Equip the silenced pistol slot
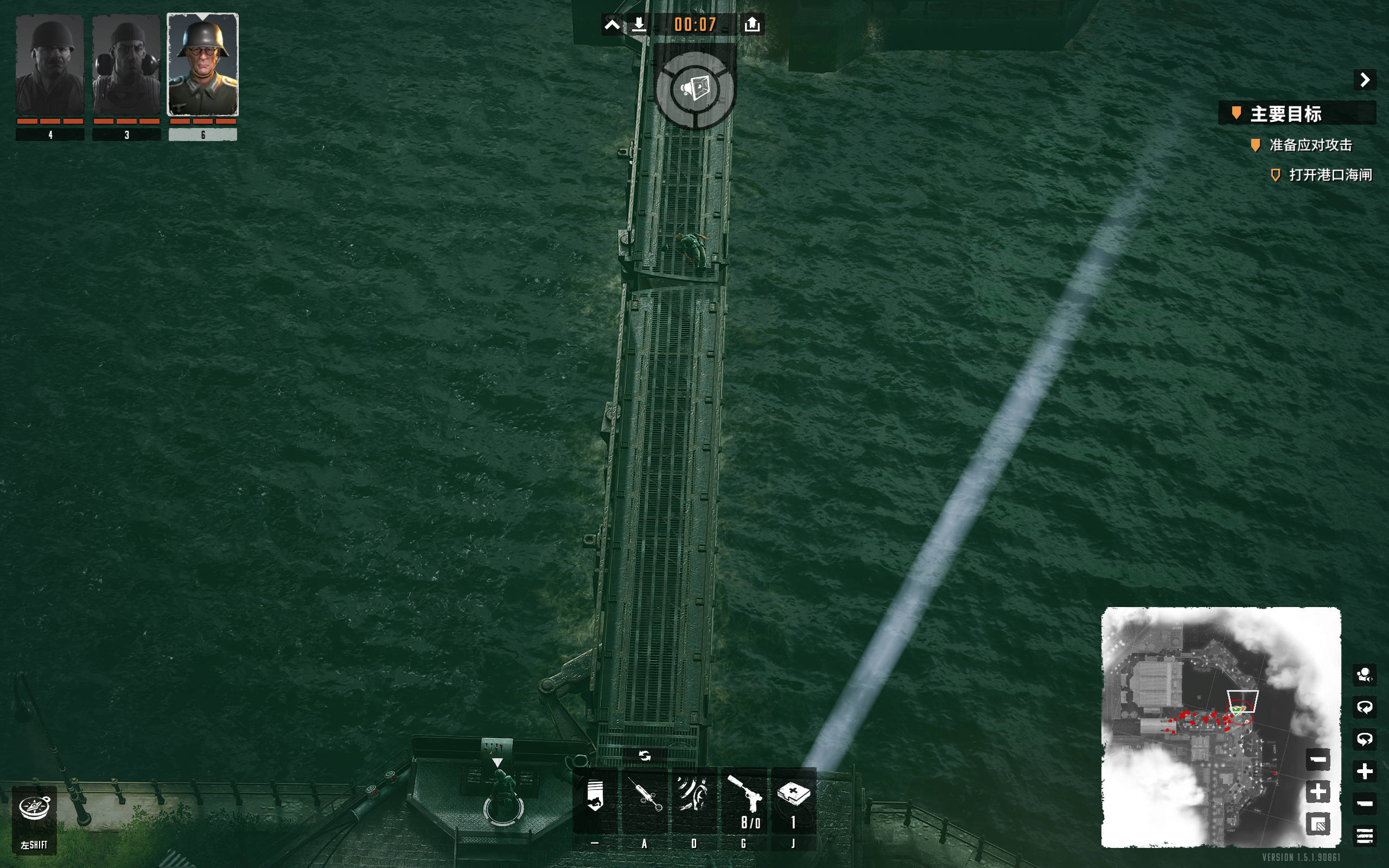The width and height of the screenshot is (1389, 868). click(744, 800)
